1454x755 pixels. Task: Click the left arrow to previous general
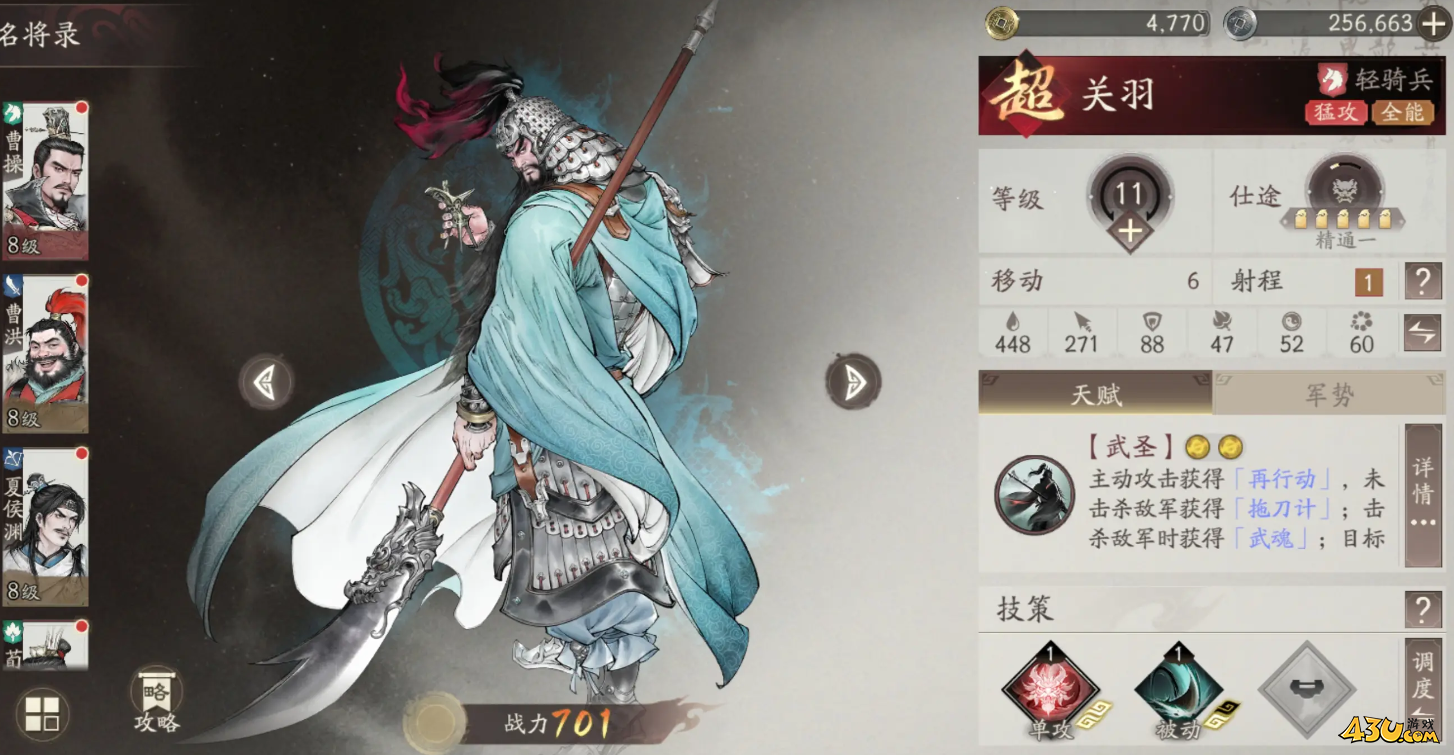pyautogui.click(x=266, y=383)
